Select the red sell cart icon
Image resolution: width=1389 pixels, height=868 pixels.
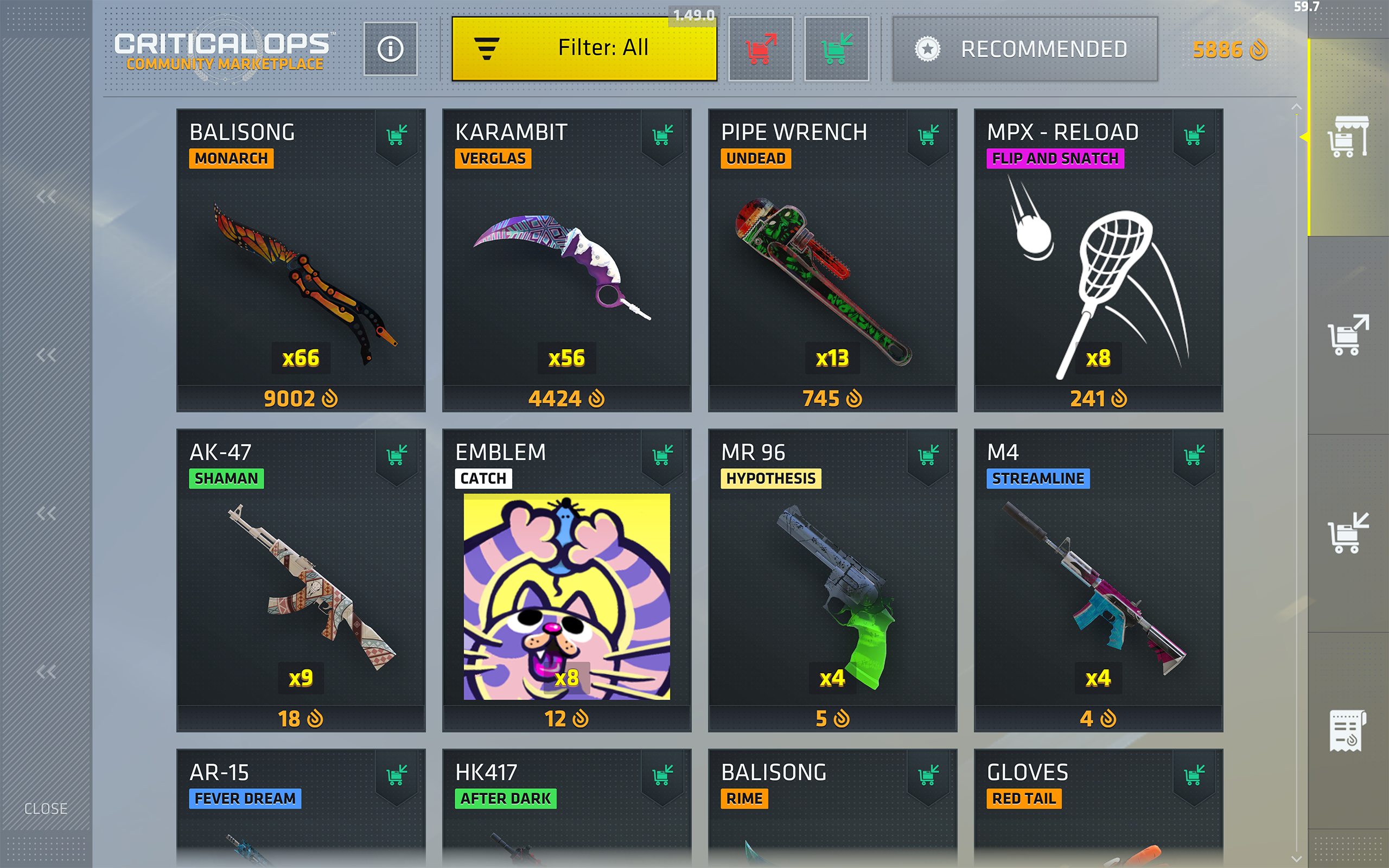coord(761,48)
